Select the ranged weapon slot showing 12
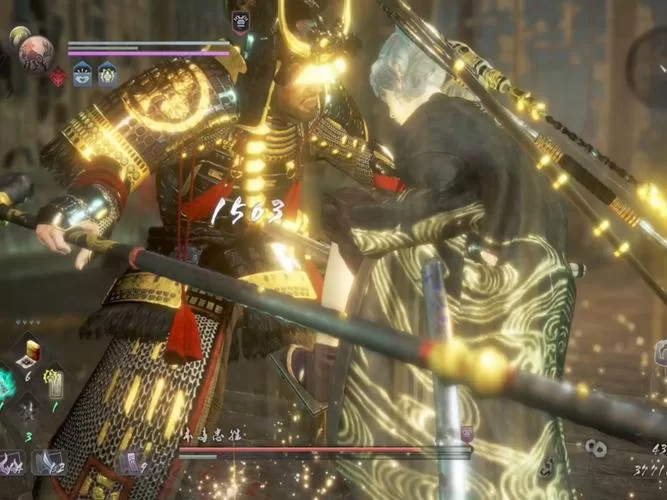 [x=47, y=462]
